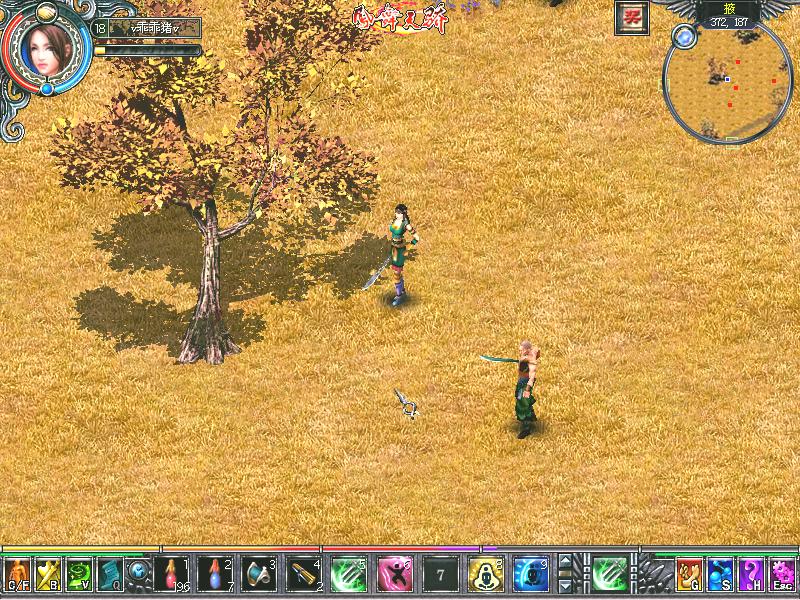
Task: Click the circular minimap
Action: (727, 81)
